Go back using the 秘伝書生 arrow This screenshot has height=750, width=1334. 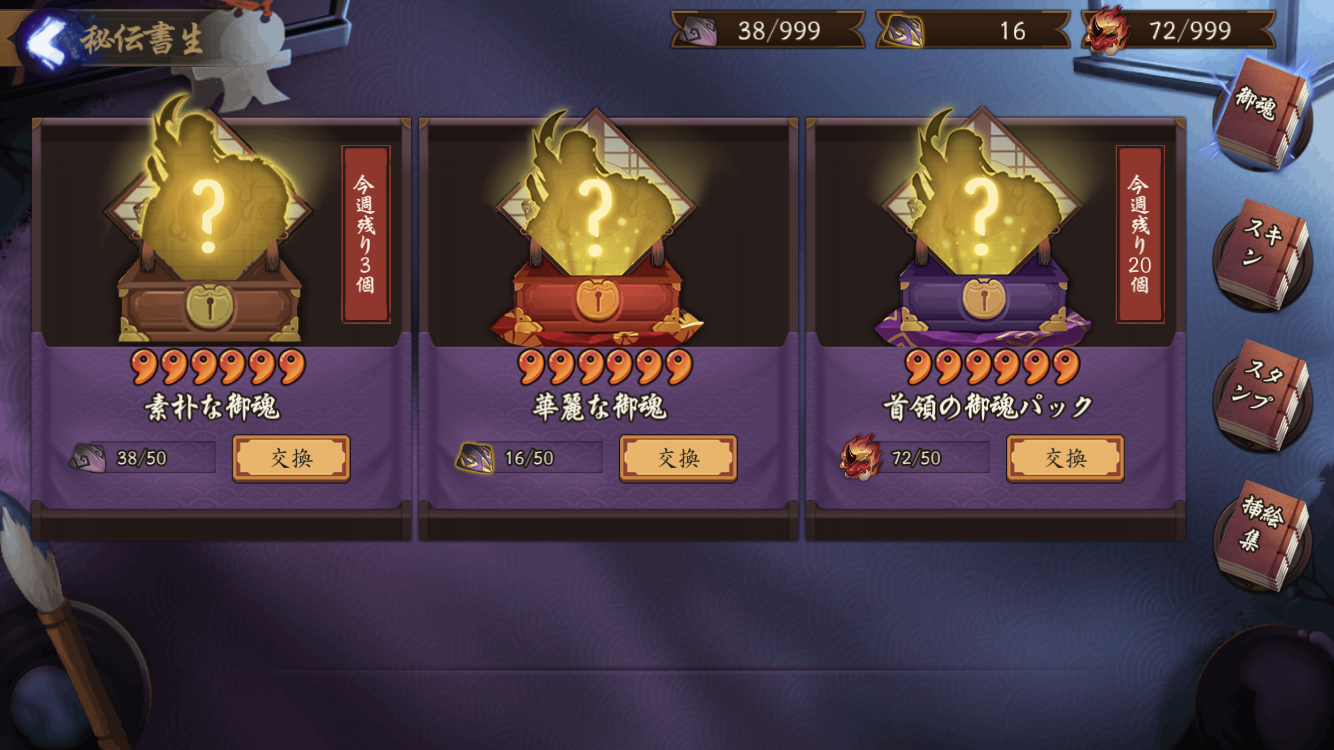(x=45, y=40)
